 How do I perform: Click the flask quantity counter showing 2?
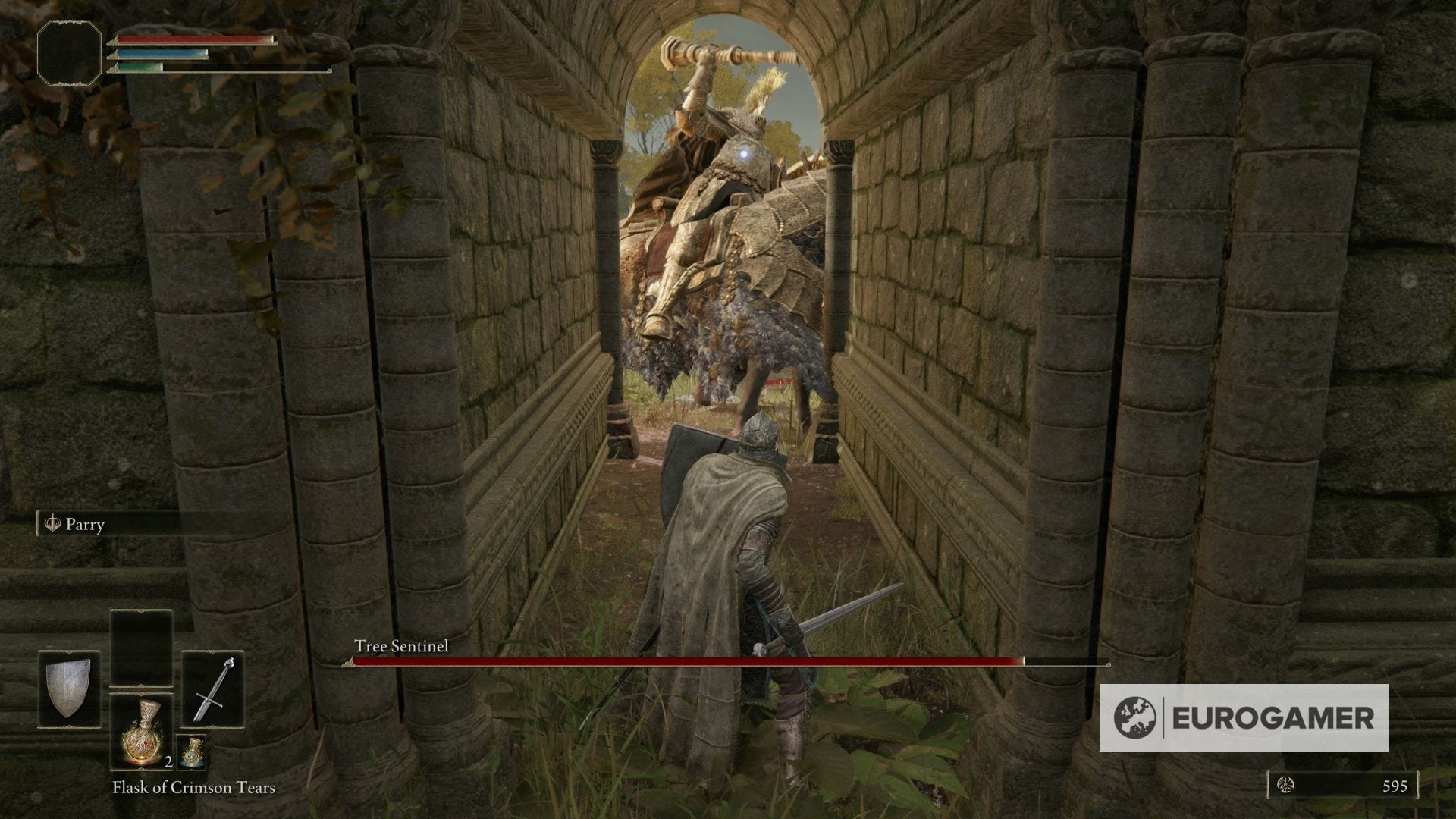click(168, 763)
